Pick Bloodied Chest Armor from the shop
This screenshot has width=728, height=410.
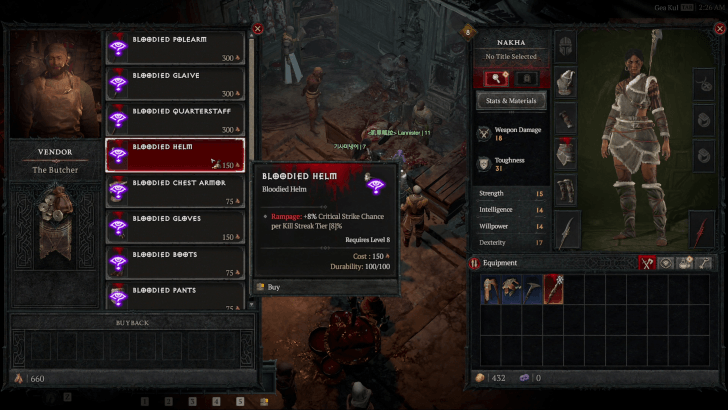tap(175, 191)
